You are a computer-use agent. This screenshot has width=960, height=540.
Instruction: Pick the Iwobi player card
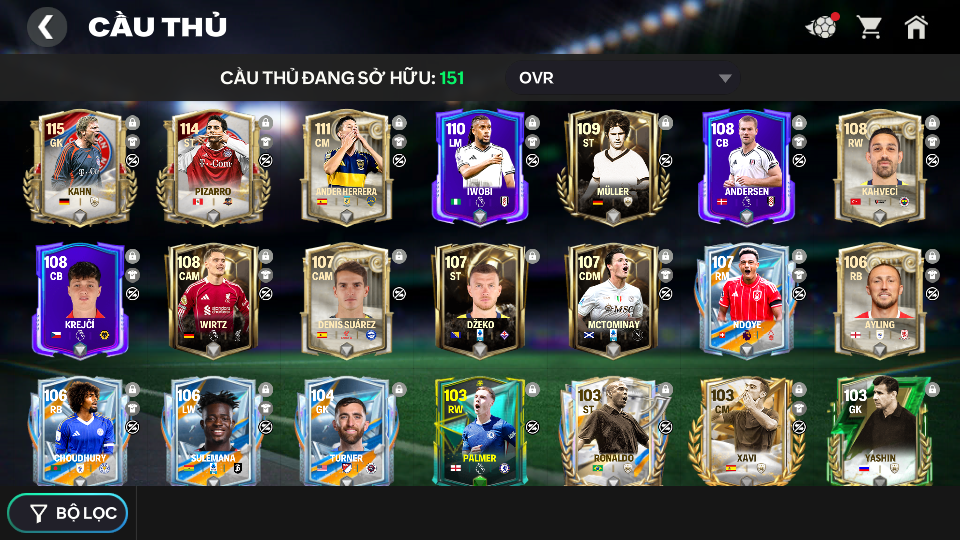(x=479, y=165)
